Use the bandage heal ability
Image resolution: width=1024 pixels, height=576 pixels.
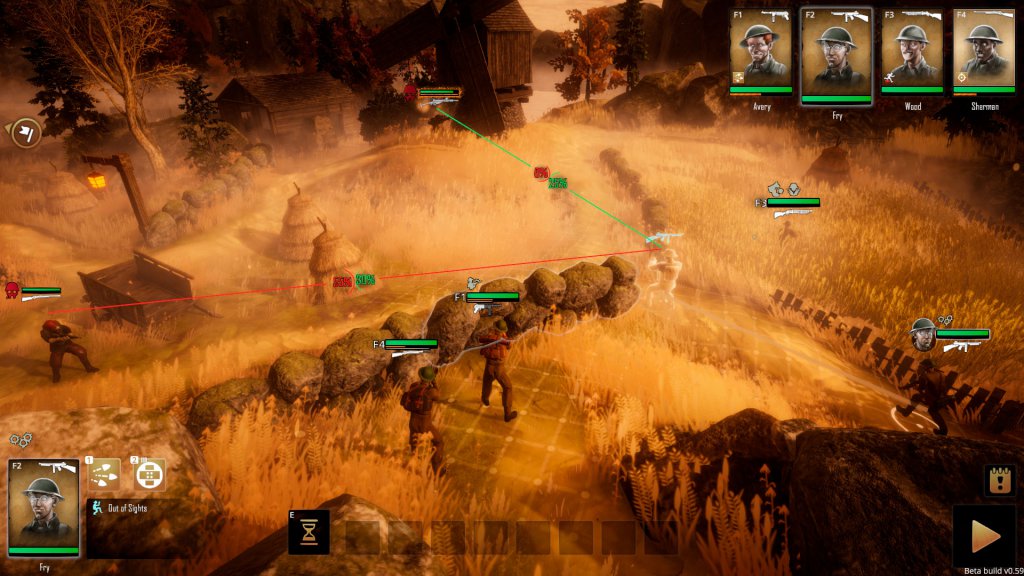click(x=150, y=475)
